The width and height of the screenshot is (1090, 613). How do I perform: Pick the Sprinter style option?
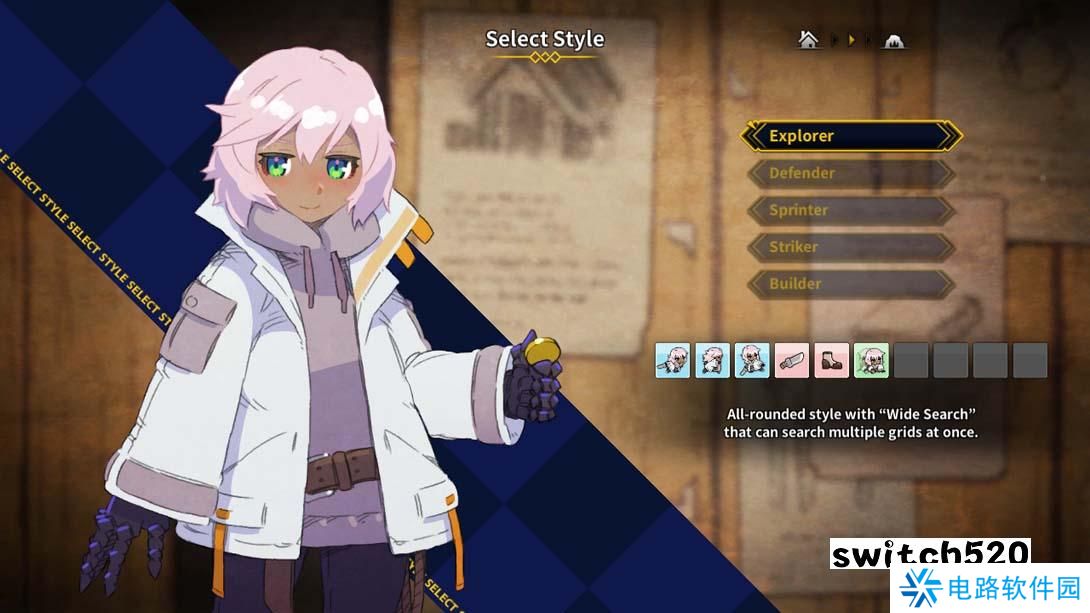tap(850, 210)
